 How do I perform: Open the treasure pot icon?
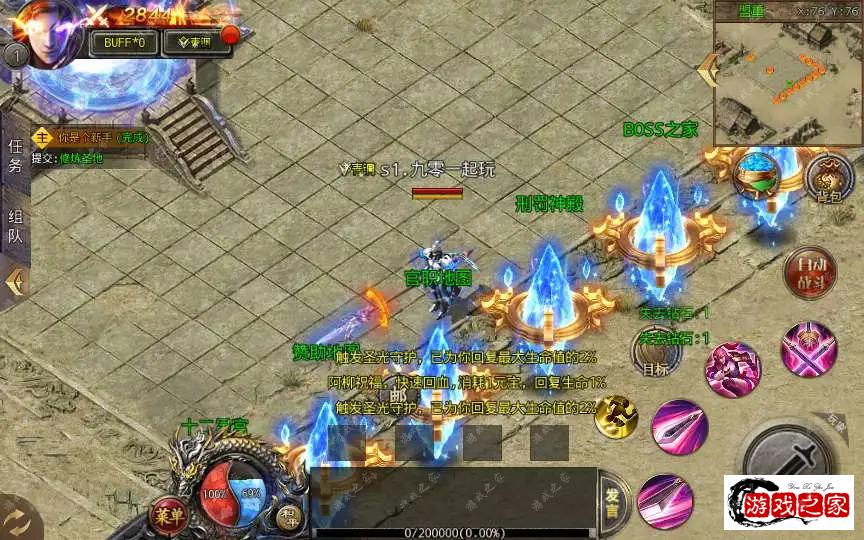click(757, 174)
